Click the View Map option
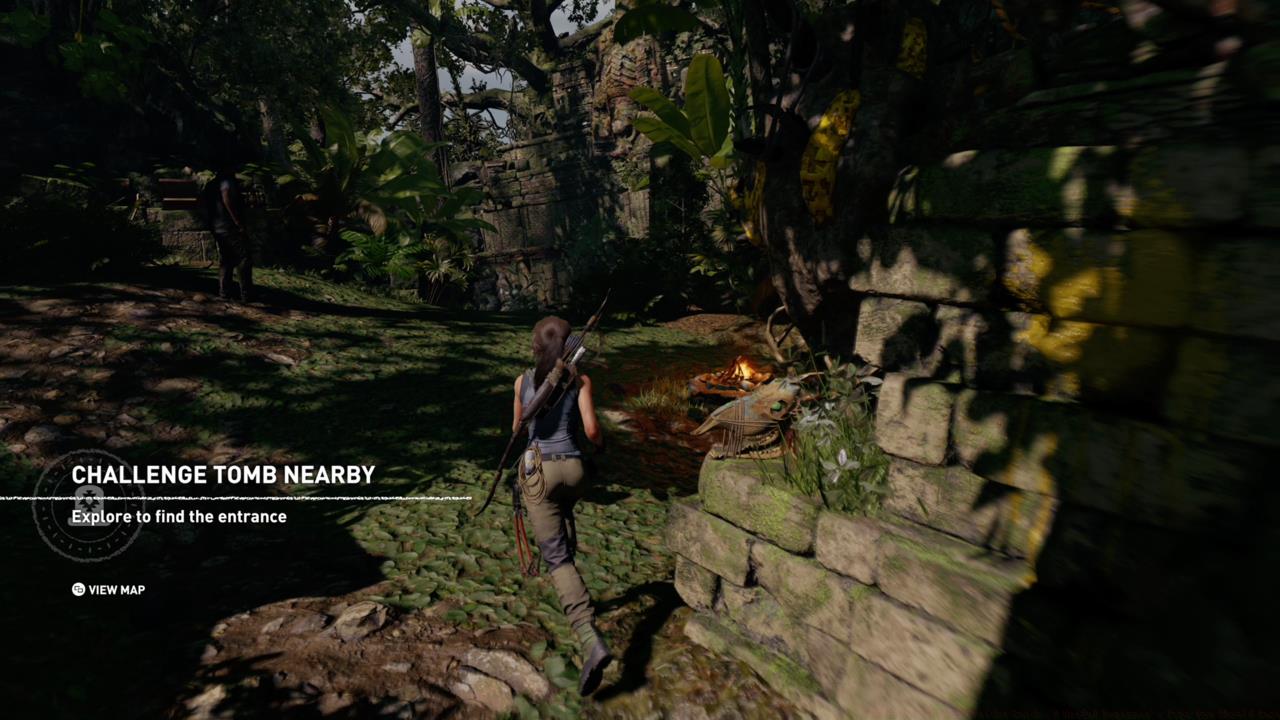Screen dimensions: 1280x720 pyautogui.click(x=109, y=590)
